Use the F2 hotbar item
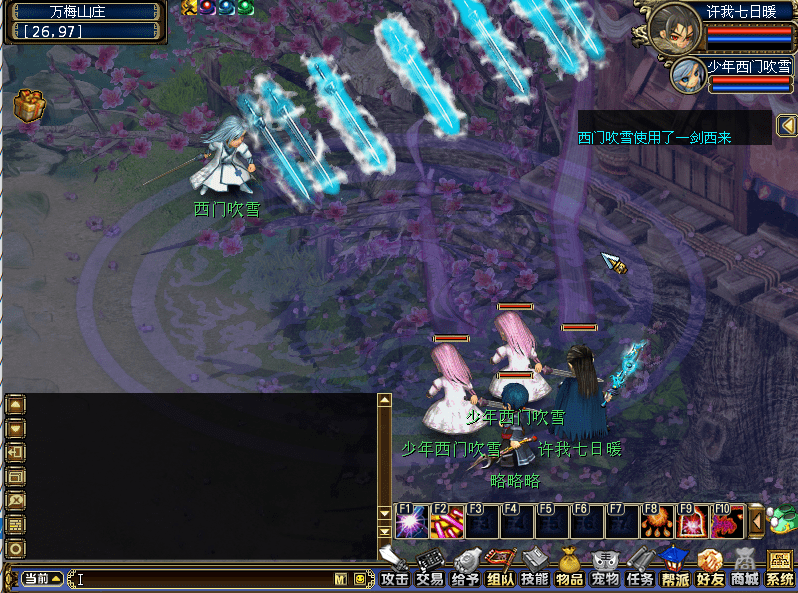 (x=446, y=522)
